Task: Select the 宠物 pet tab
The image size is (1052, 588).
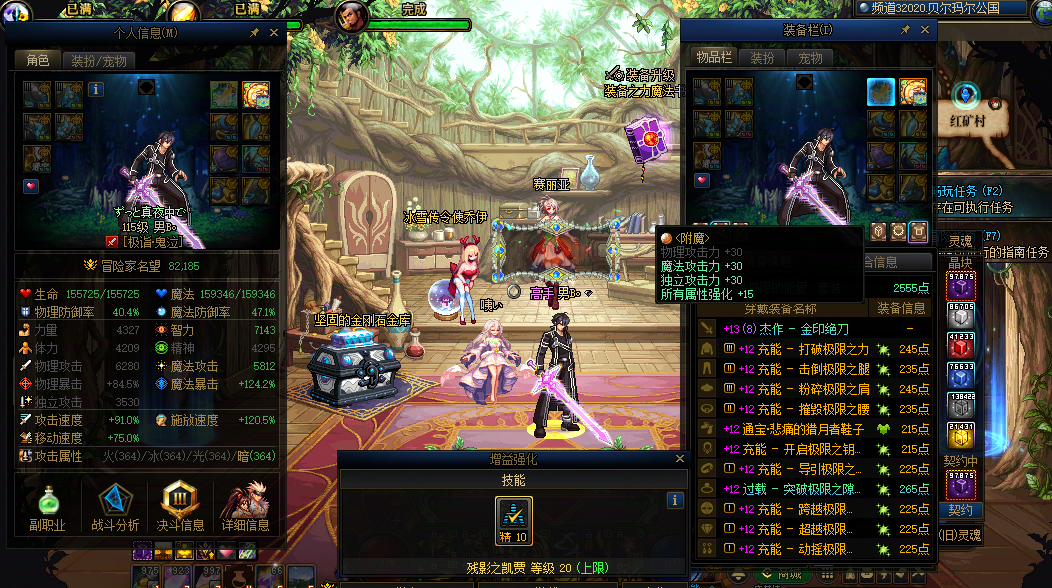Action: pos(810,58)
